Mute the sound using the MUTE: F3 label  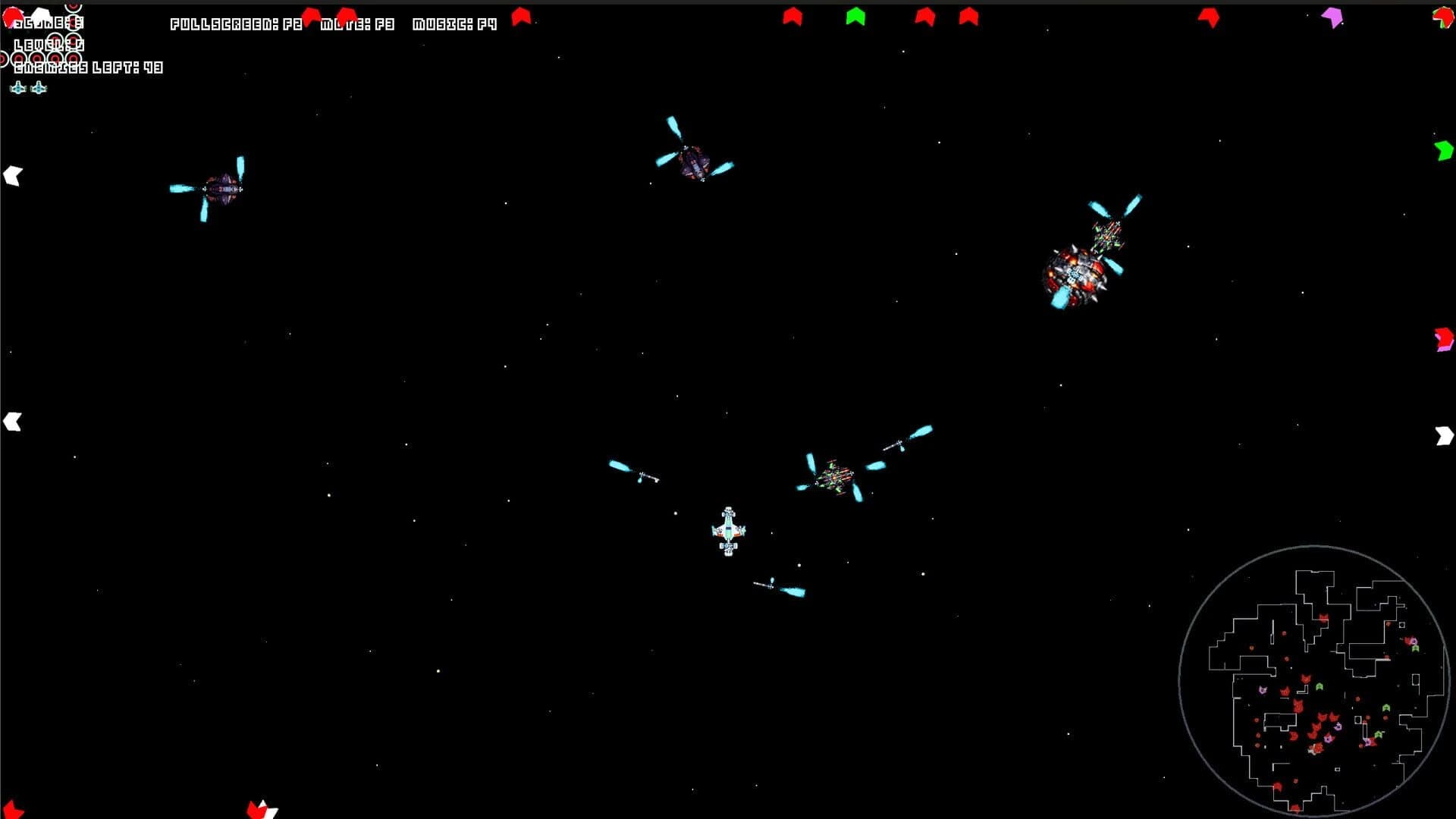pyautogui.click(x=356, y=24)
